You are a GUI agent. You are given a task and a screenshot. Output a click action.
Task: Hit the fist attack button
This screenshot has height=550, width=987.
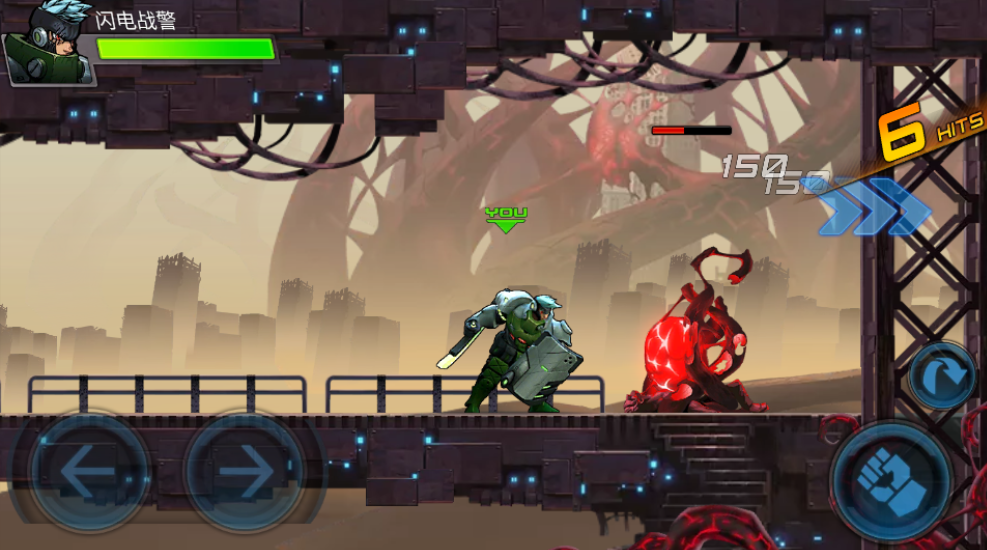click(890, 483)
